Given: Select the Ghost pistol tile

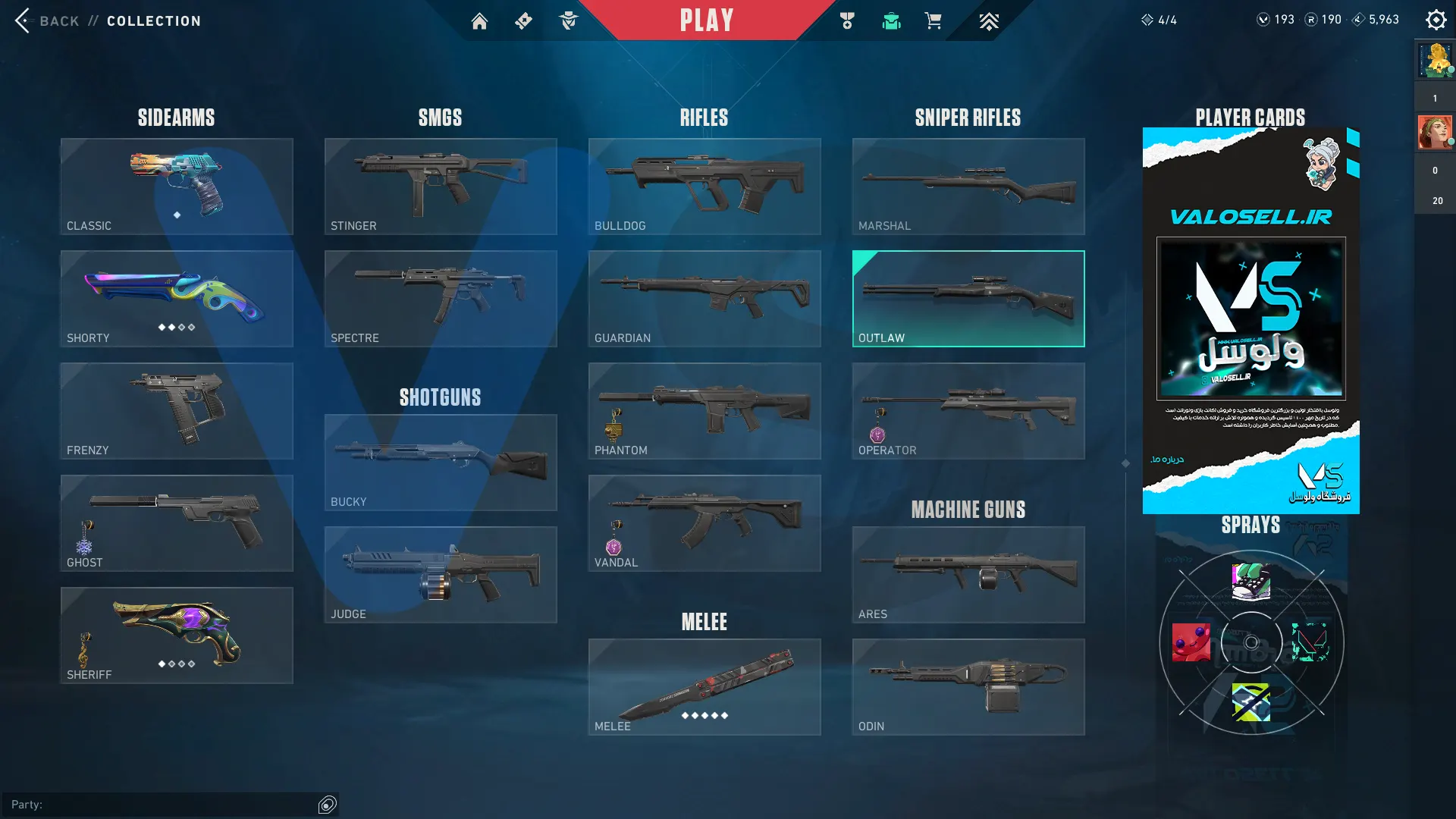Looking at the screenshot, I should pyautogui.click(x=177, y=523).
